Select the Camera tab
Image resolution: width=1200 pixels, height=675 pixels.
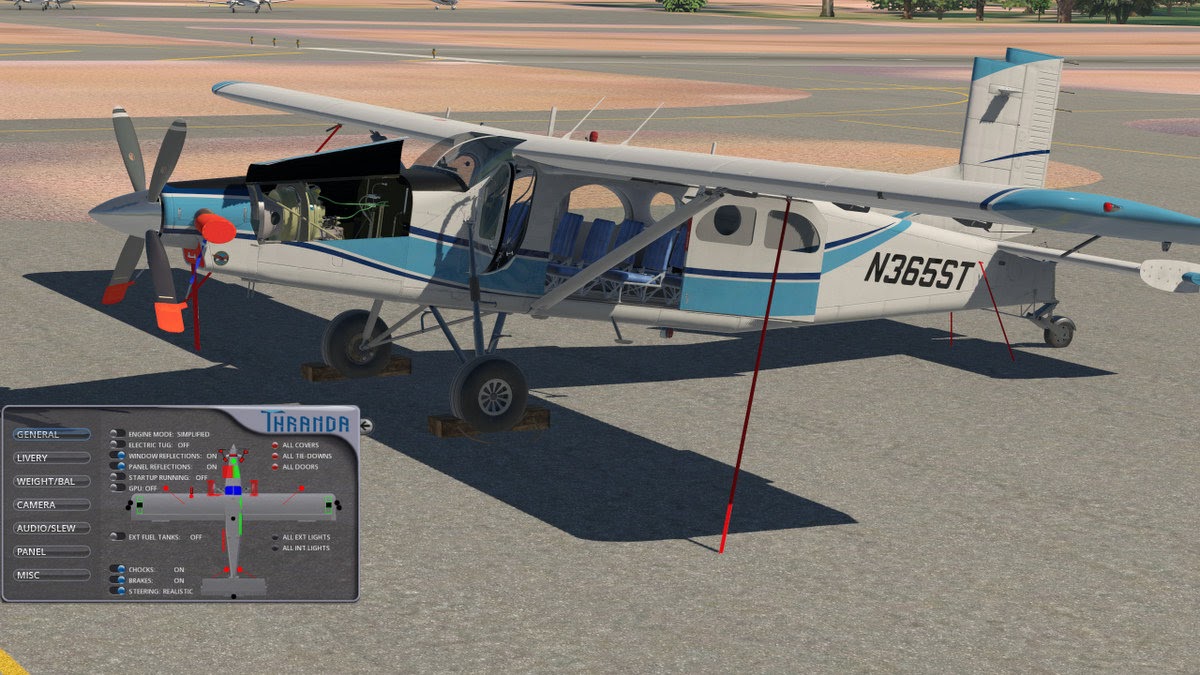51,505
